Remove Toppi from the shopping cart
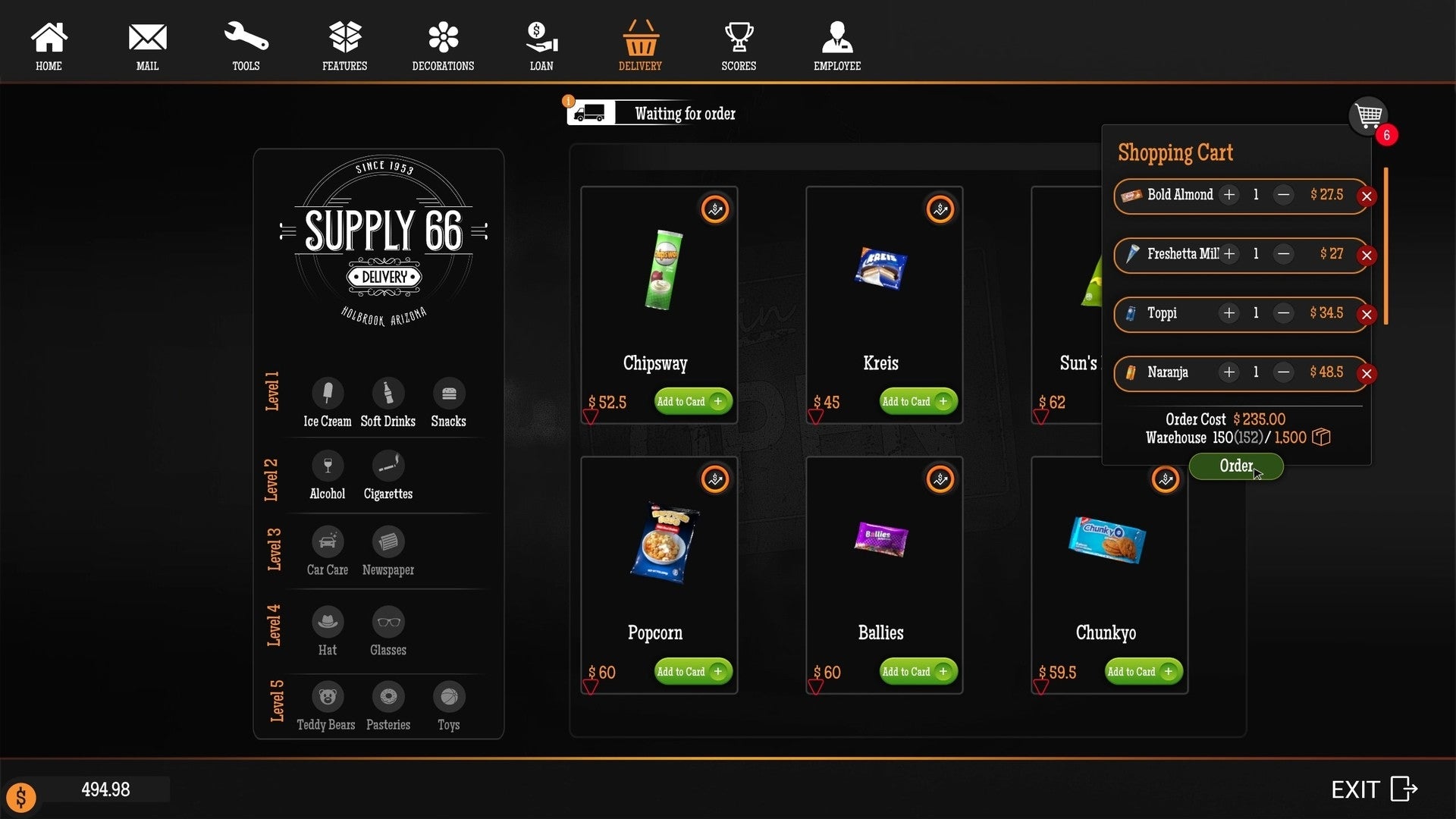 [x=1367, y=314]
